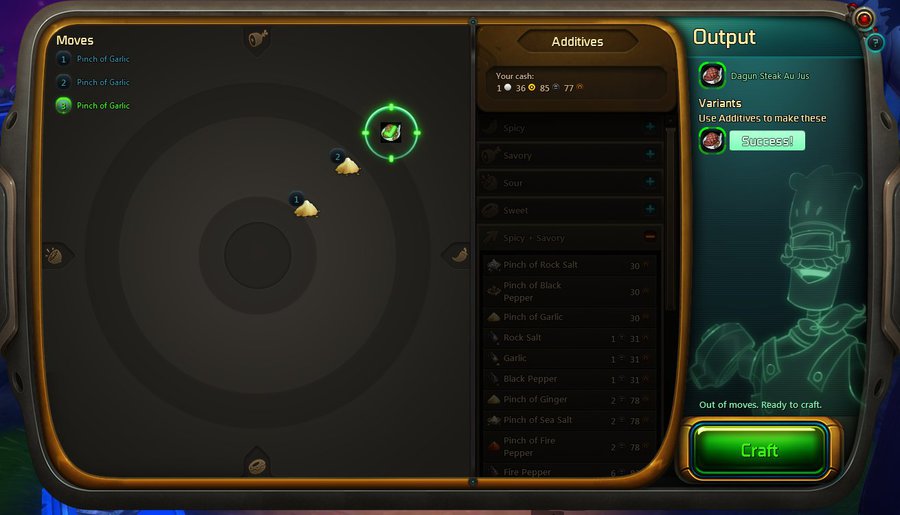Expand the Savory additives category
The image size is (900, 515).
point(650,155)
